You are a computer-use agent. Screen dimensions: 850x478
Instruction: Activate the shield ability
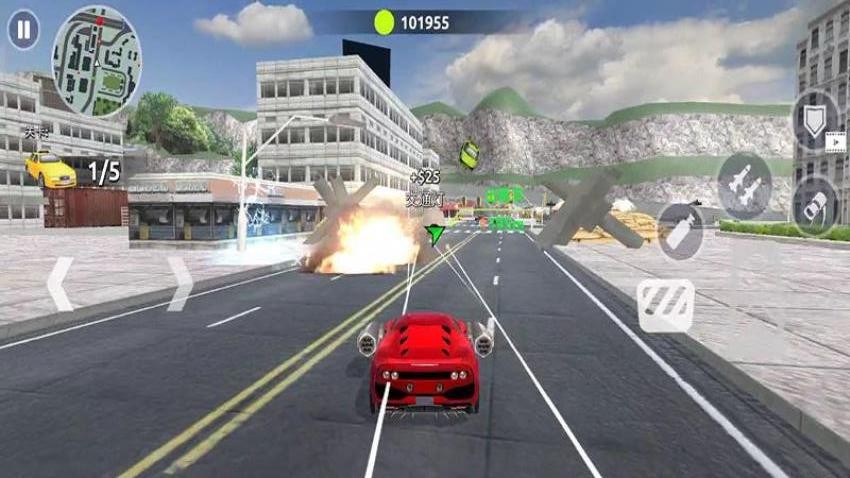[x=815, y=121]
